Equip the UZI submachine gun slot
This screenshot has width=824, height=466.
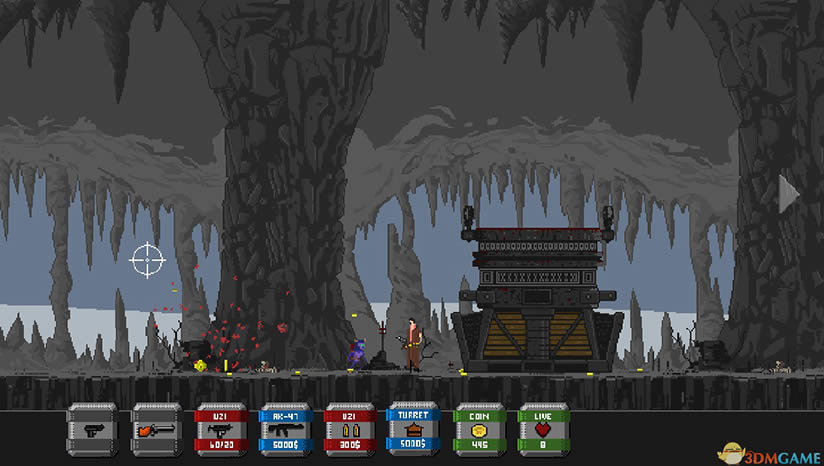pyautogui.click(x=220, y=429)
